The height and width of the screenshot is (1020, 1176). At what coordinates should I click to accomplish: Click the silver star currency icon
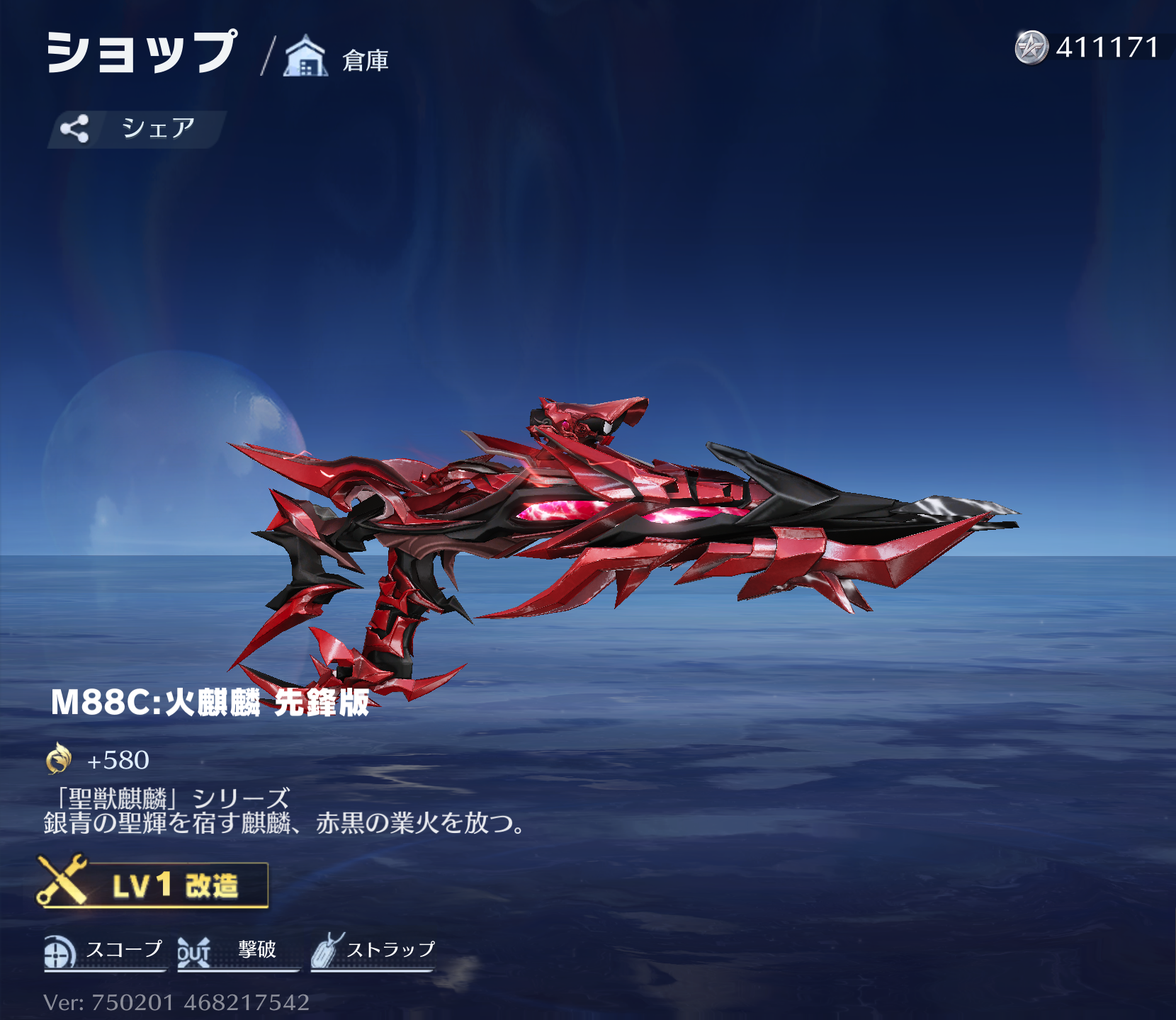(x=1031, y=47)
